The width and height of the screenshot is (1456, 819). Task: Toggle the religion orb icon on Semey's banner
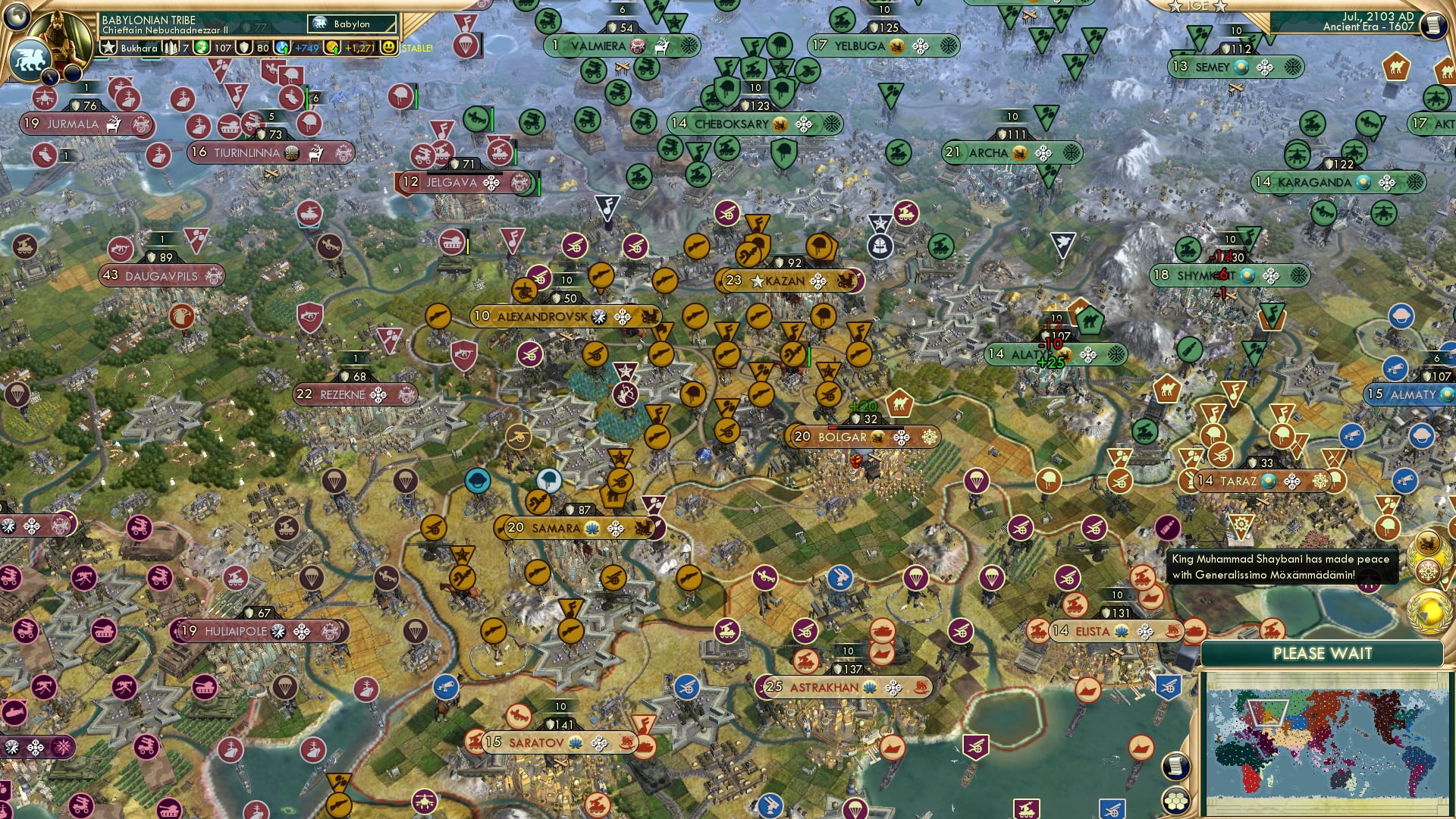click(1241, 68)
